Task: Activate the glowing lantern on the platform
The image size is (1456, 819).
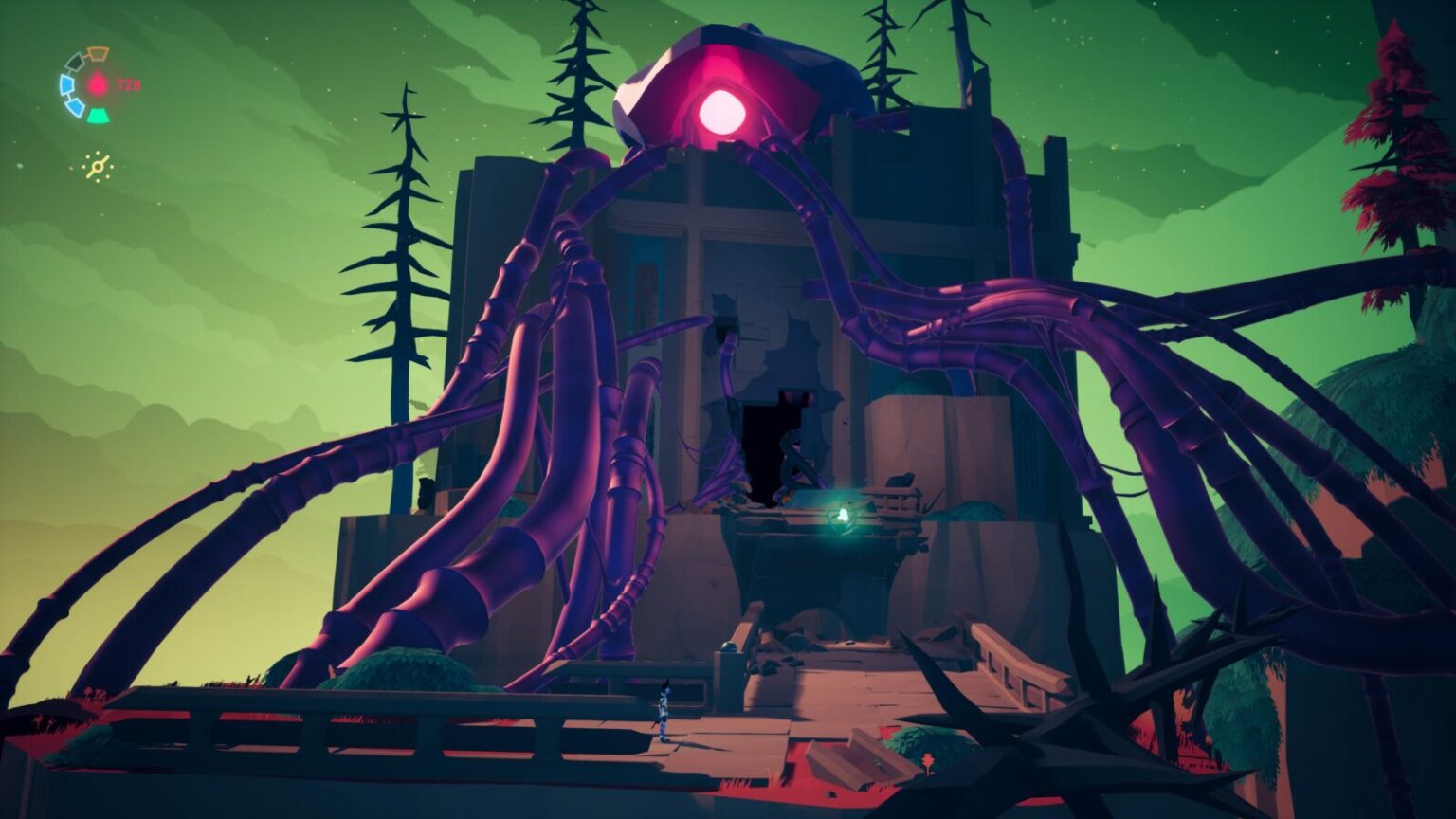Action: 845,513
